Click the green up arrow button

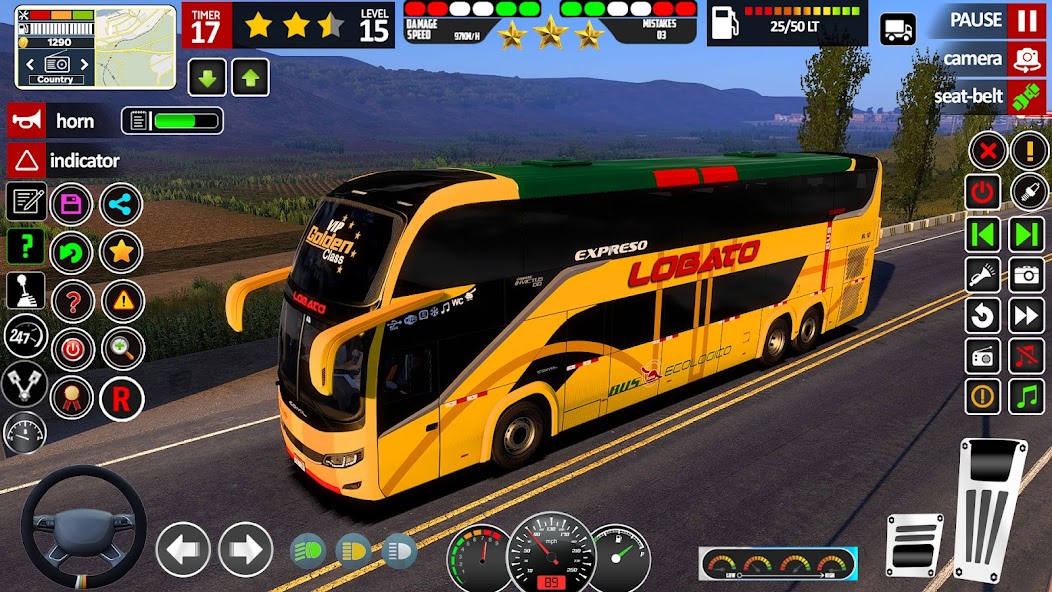tap(250, 77)
